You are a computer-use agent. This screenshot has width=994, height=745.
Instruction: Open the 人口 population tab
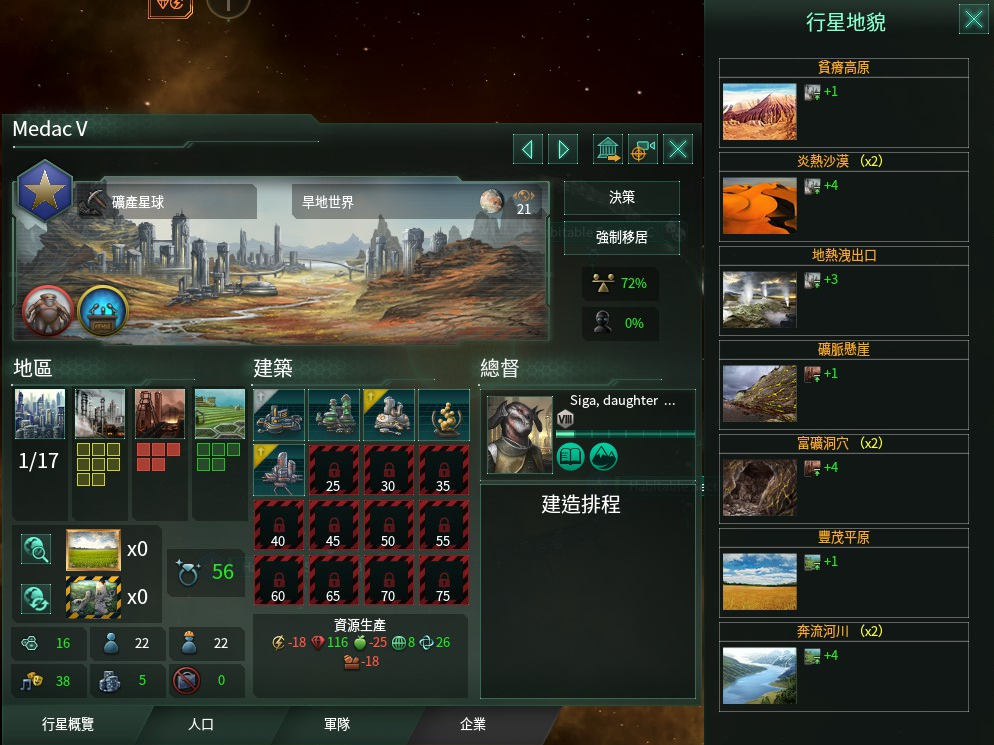click(201, 725)
